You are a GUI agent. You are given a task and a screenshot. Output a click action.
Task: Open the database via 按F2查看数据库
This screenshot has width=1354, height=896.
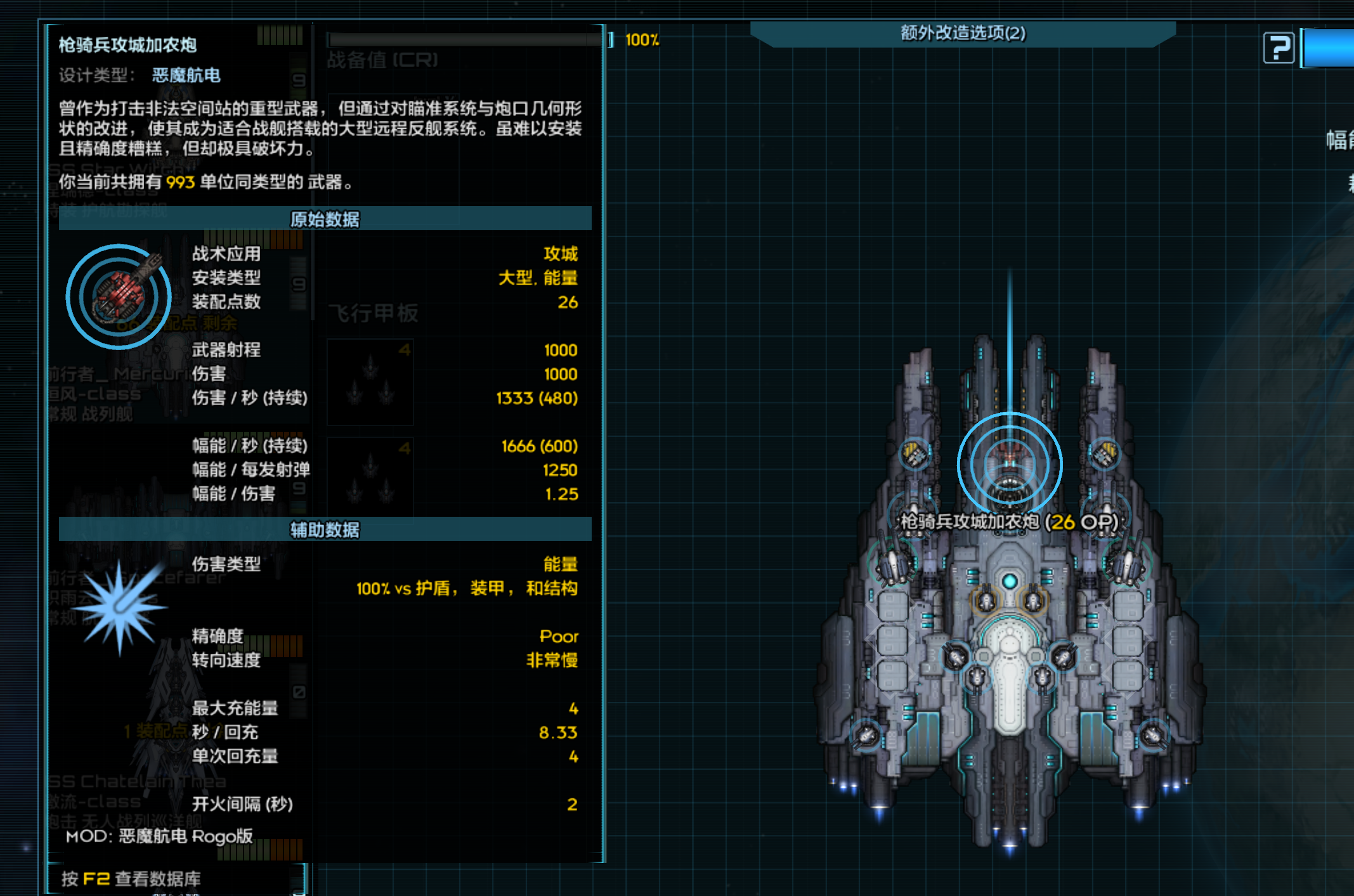(129, 879)
